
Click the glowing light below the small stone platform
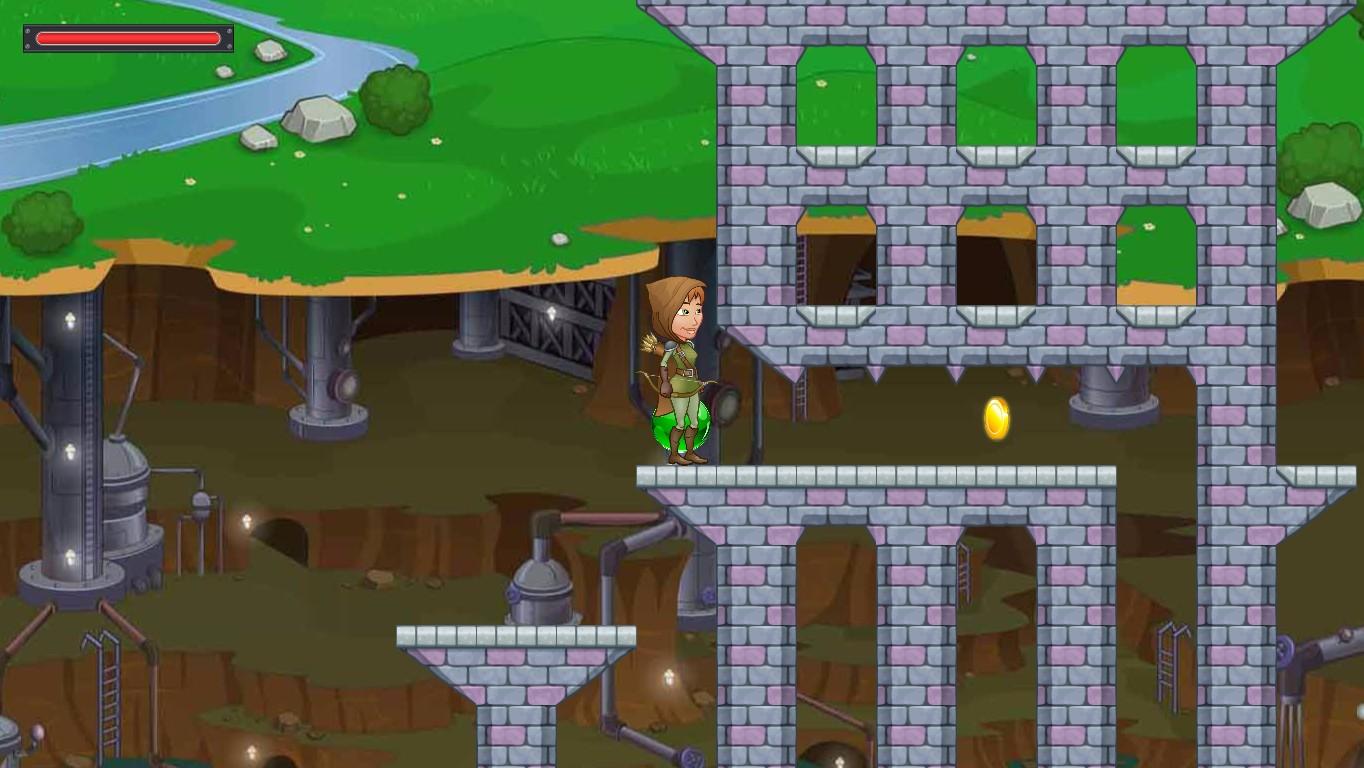pos(667,678)
